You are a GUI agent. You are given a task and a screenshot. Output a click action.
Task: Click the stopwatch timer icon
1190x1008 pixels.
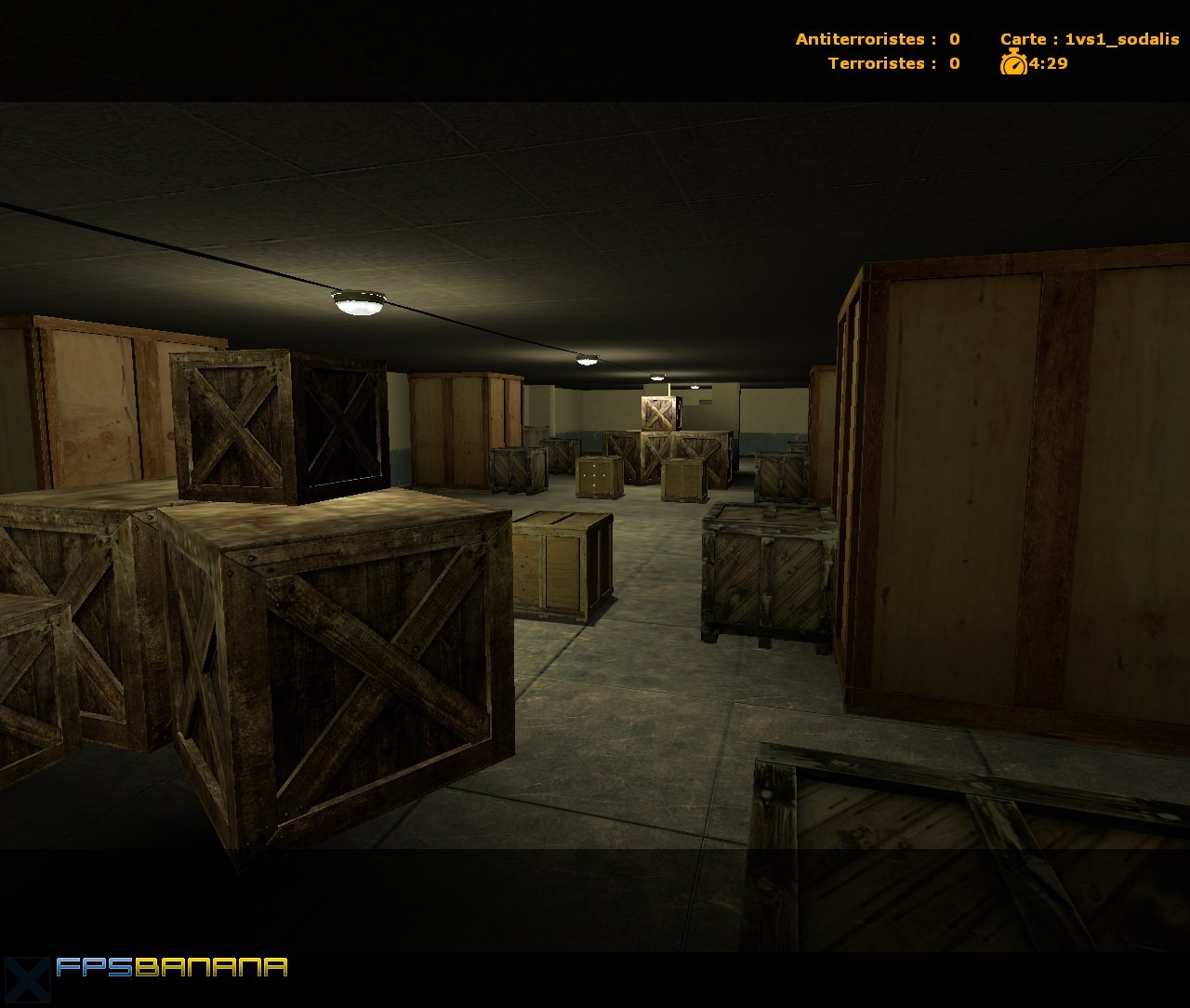pos(1015,63)
